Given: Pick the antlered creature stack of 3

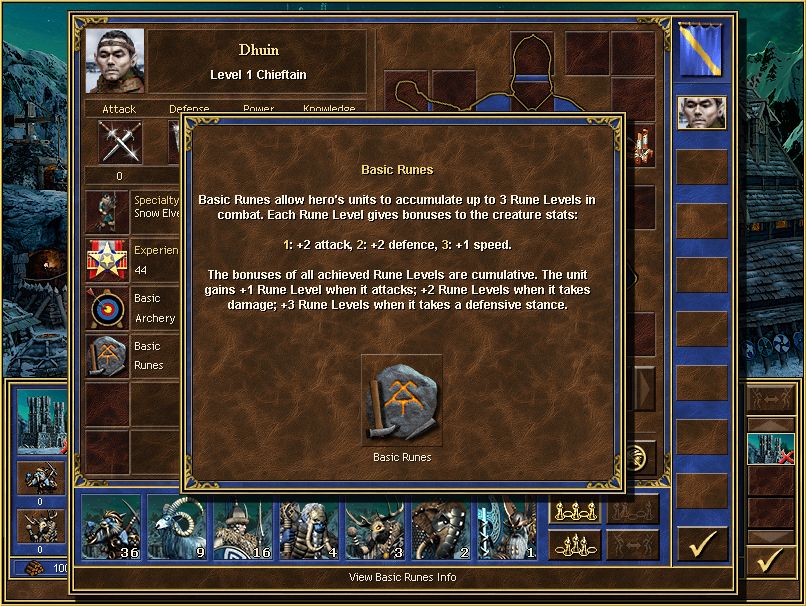Looking at the screenshot, I should [375, 527].
